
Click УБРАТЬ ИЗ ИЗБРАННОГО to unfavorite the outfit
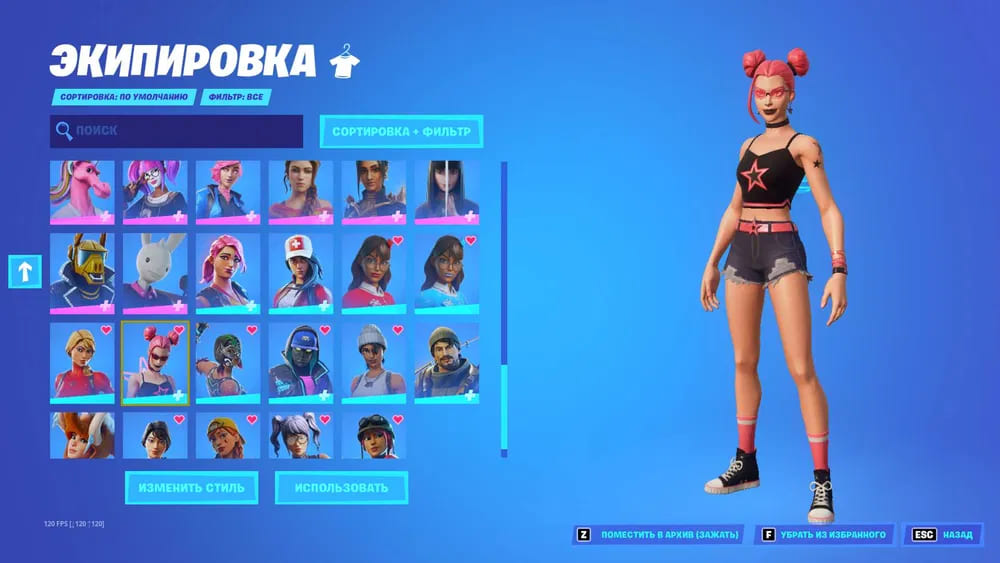click(x=825, y=535)
